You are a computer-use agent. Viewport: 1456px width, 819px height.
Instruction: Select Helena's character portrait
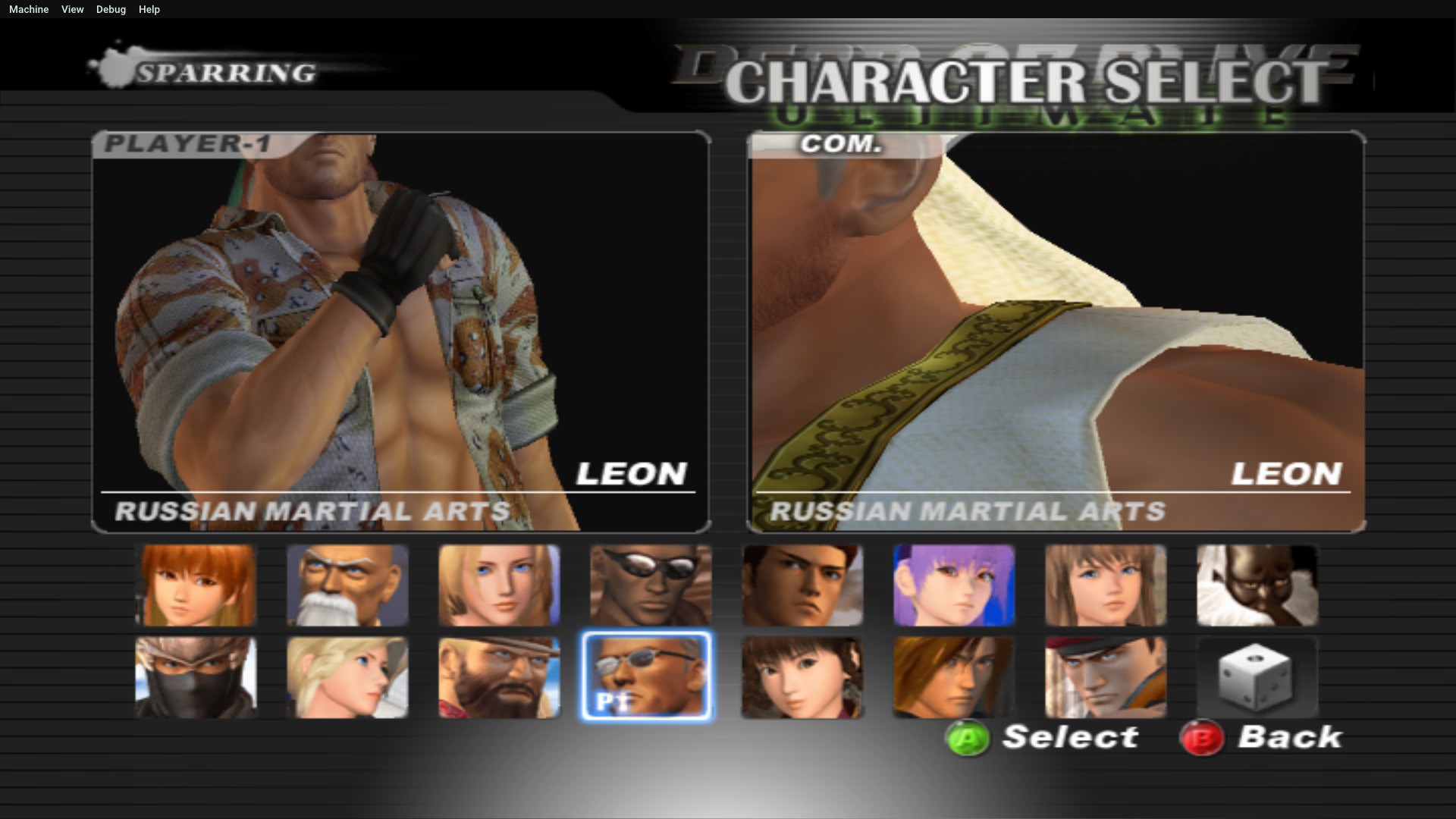pos(499,585)
